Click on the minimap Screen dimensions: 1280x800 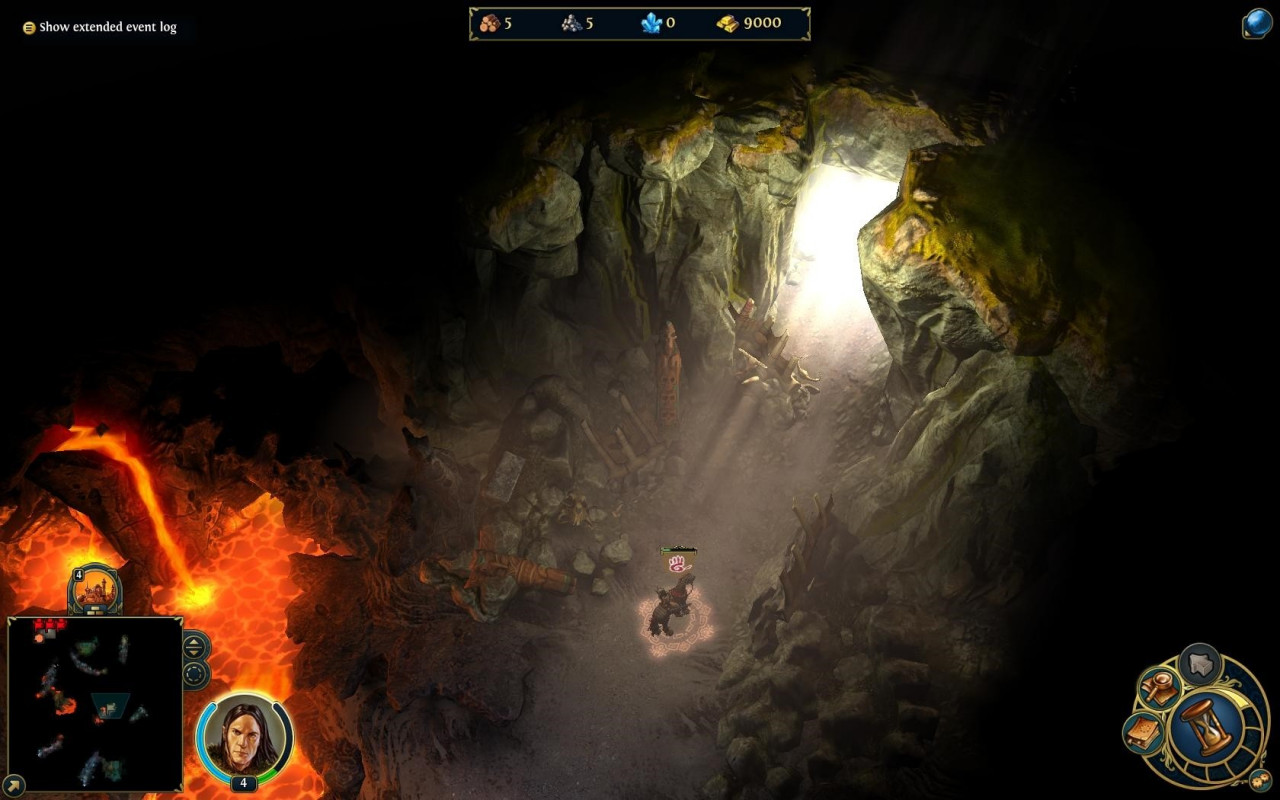(95, 703)
